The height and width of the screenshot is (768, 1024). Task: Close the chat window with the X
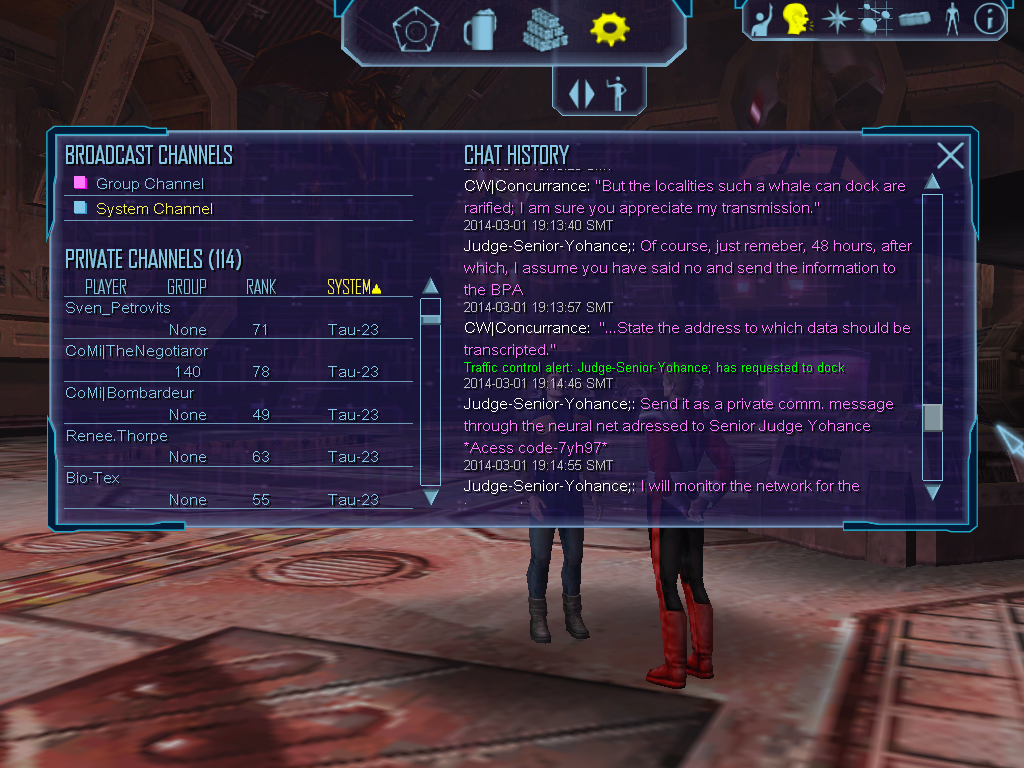[x=950, y=155]
